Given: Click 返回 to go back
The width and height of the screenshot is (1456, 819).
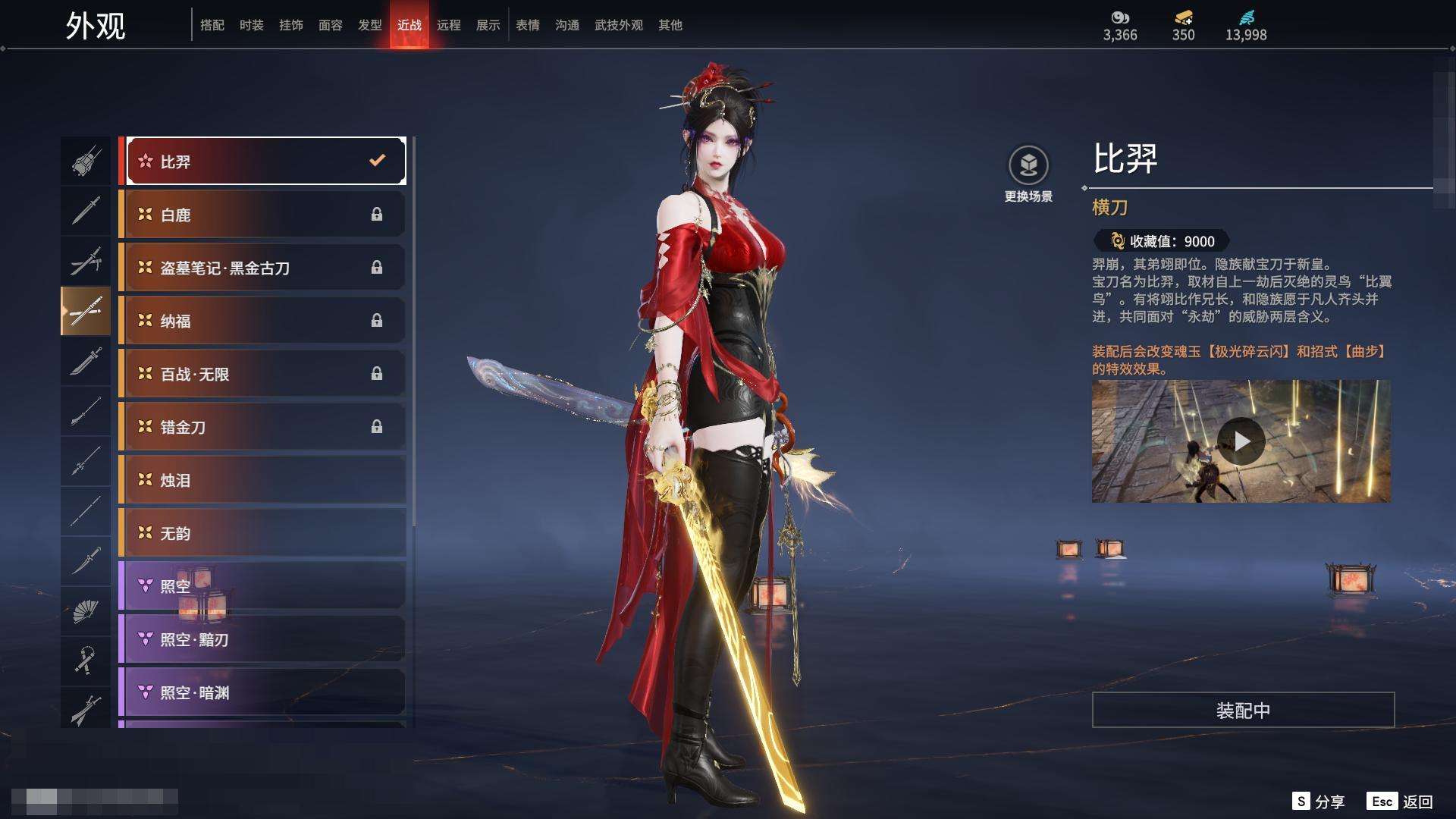Looking at the screenshot, I should click(x=1400, y=802).
